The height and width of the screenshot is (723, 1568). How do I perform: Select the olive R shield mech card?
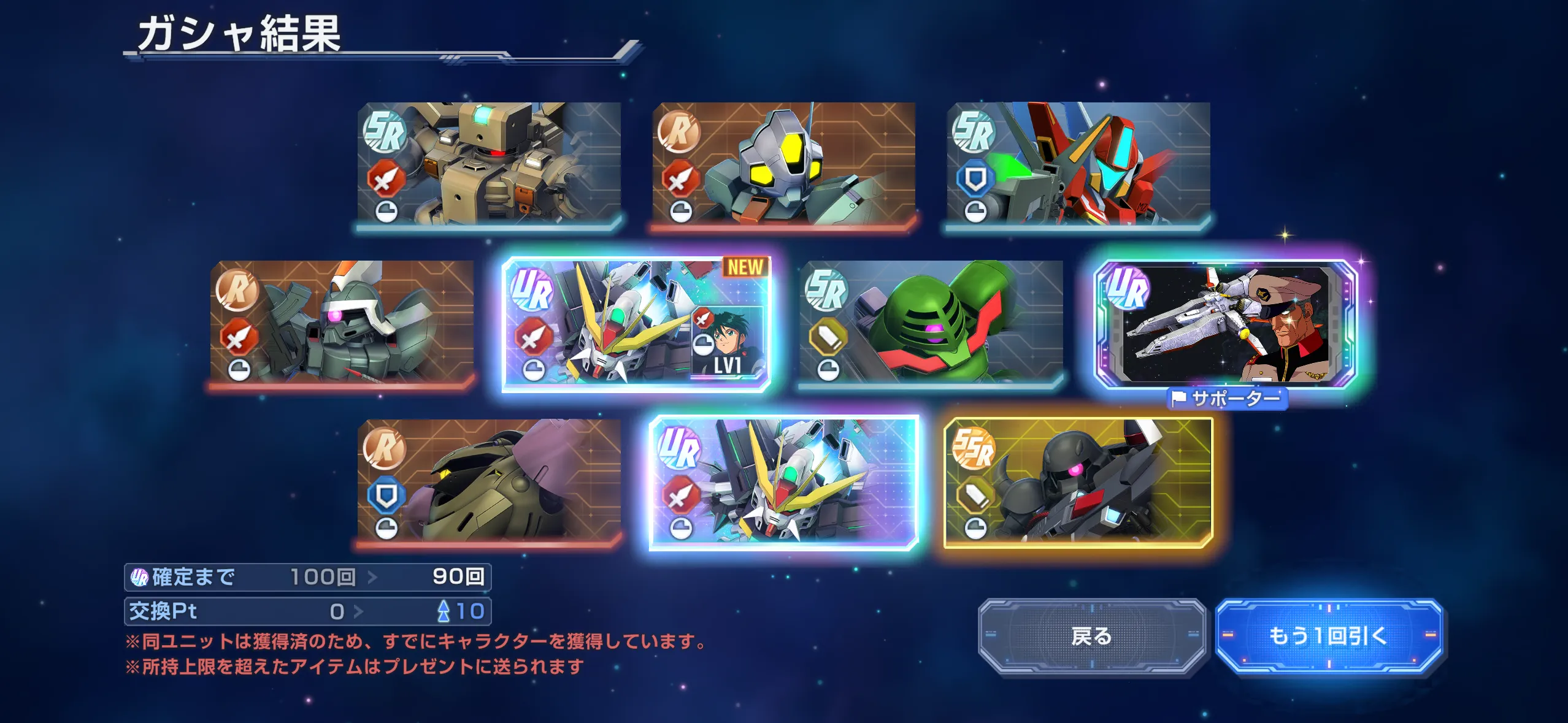489,481
